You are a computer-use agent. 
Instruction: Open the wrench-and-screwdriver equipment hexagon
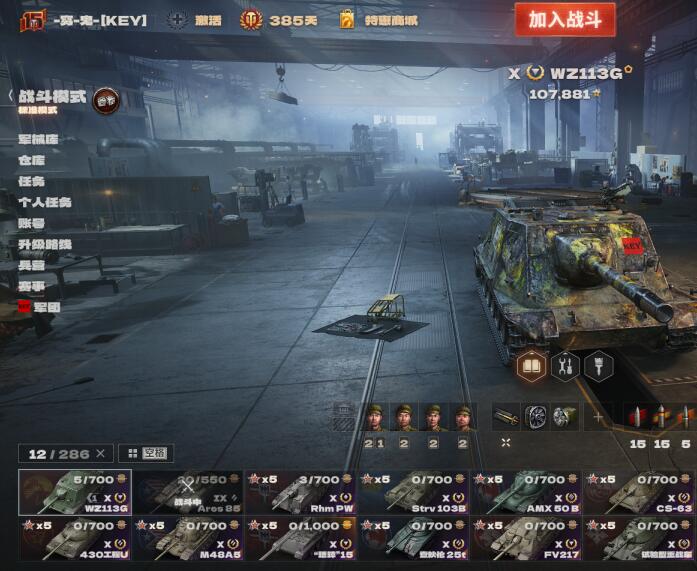click(x=565, y=366)
